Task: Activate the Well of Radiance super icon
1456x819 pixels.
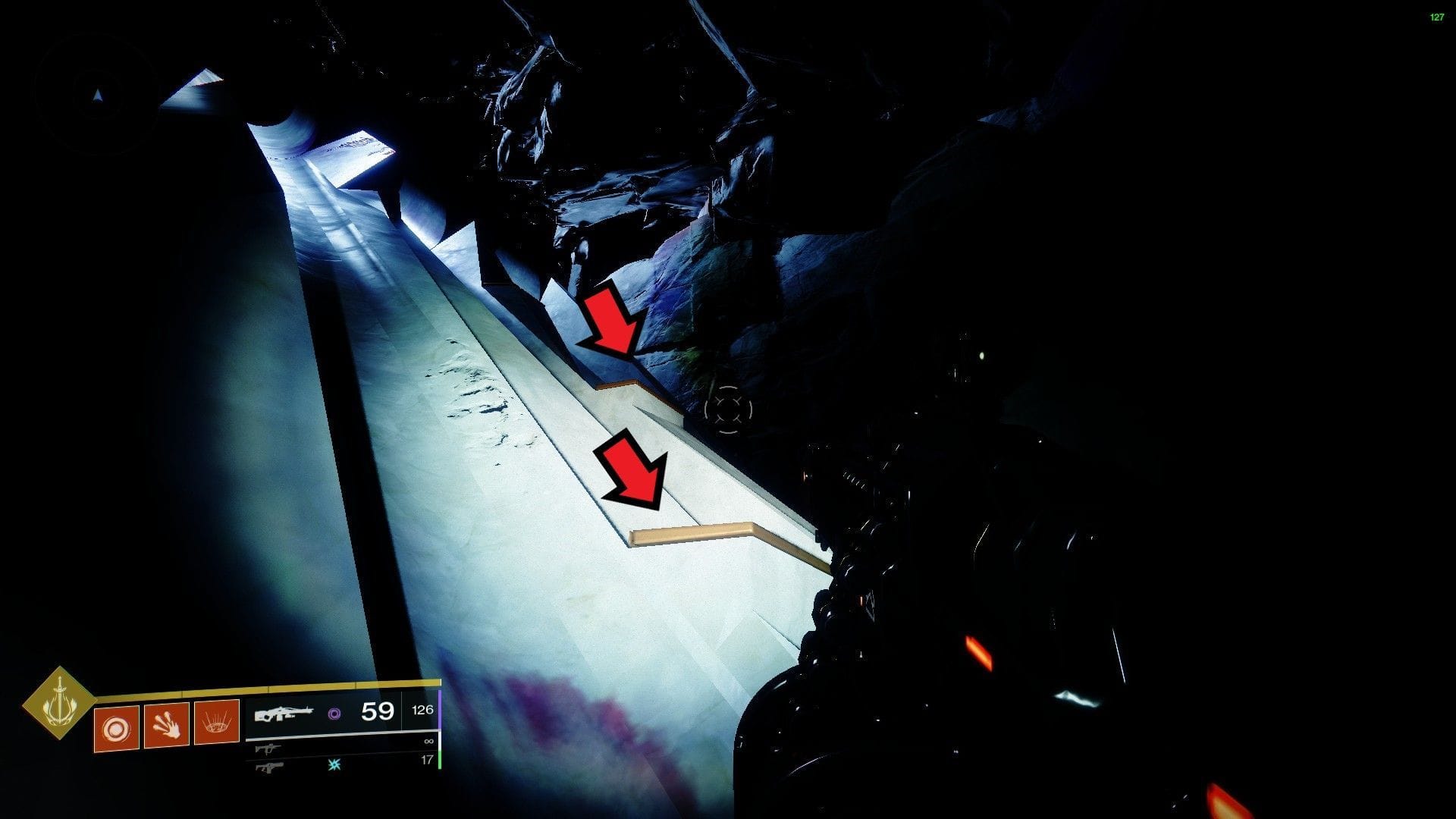Action: (218, 723)
